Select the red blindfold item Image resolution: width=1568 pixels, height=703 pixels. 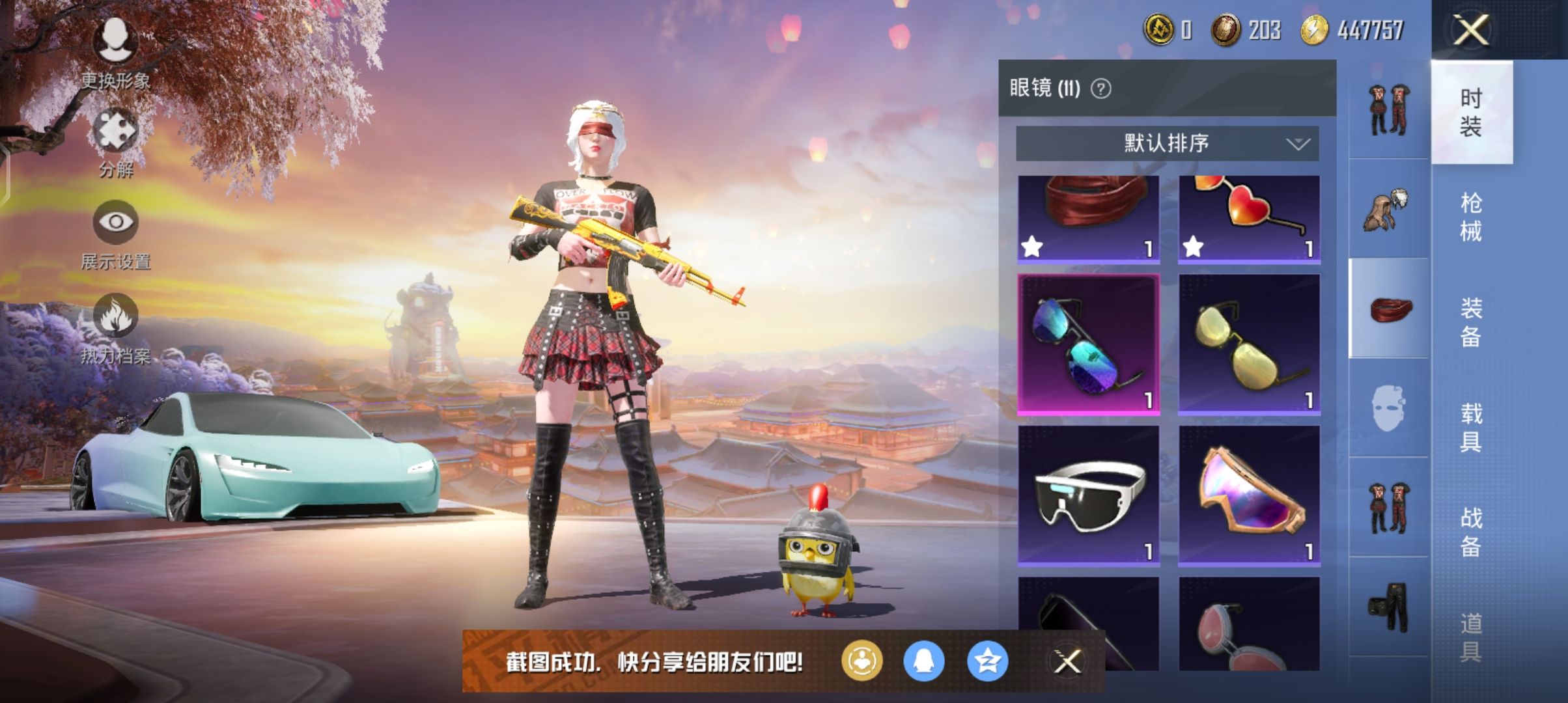1088,219
